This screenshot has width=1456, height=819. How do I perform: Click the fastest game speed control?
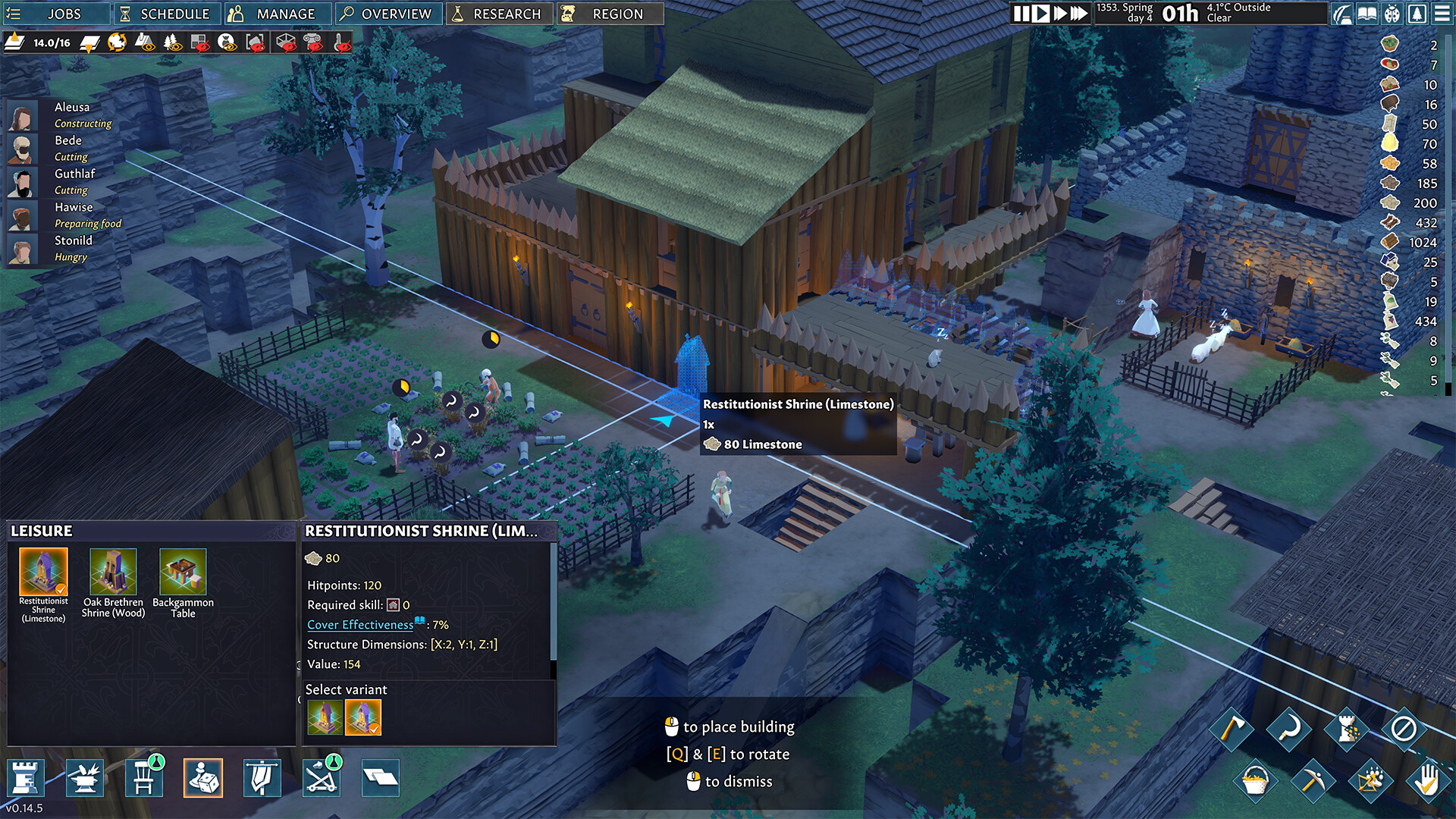tap(1080, 13)
